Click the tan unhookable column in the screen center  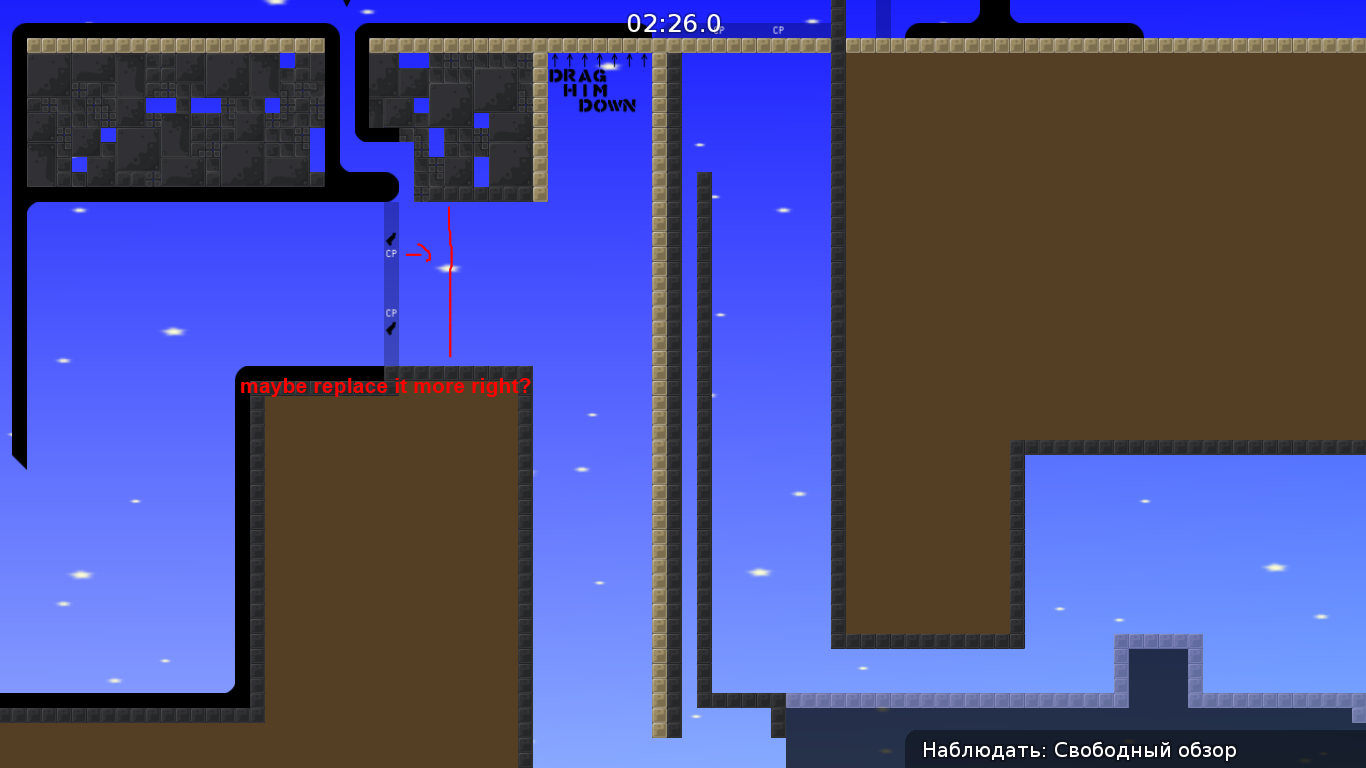[x=660, y=400]
